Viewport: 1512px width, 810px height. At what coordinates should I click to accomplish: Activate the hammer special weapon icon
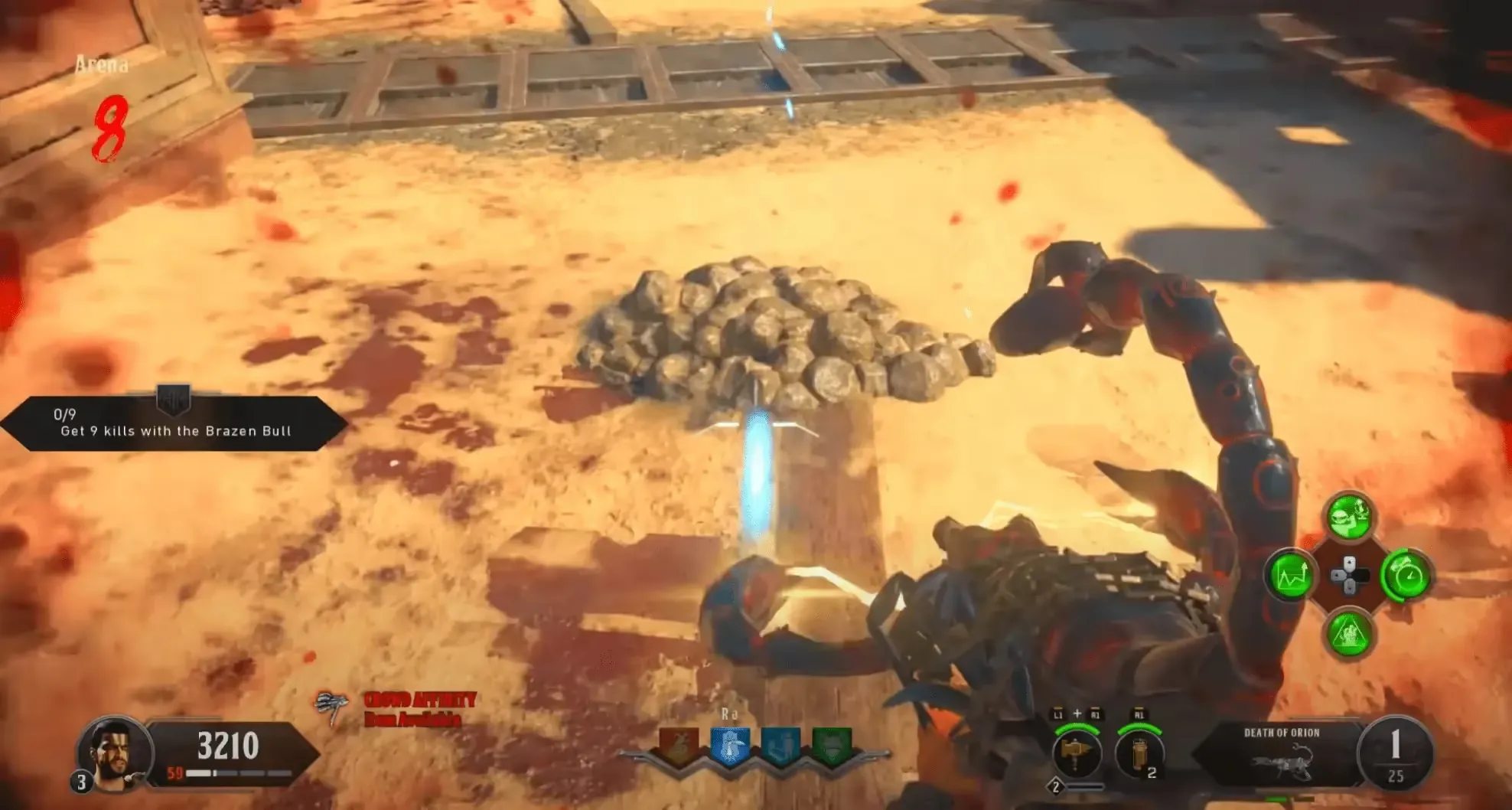tap(1077, 753)
